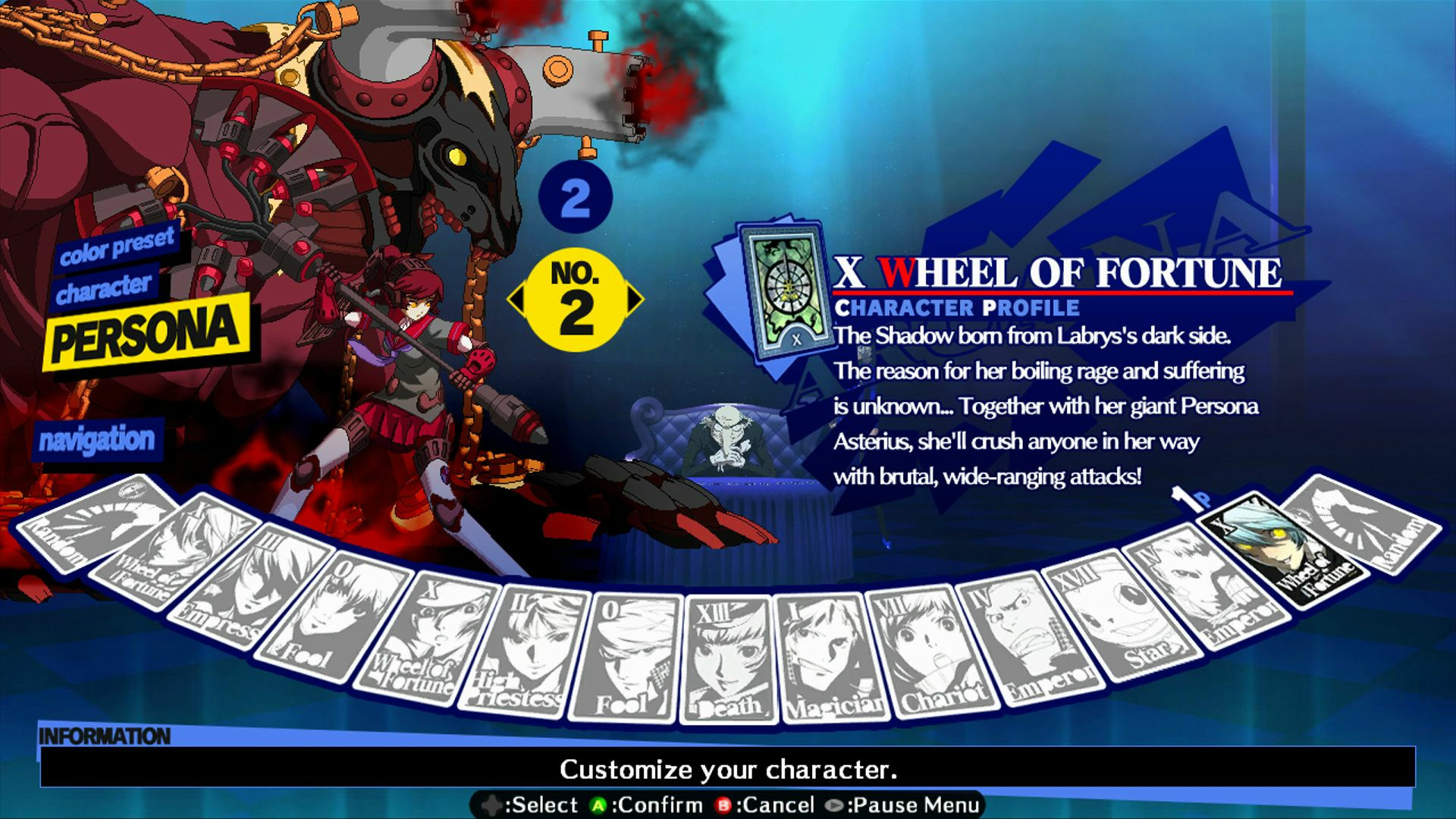
Task: Select the Empress tarot card
Action: tap(230, 584)
